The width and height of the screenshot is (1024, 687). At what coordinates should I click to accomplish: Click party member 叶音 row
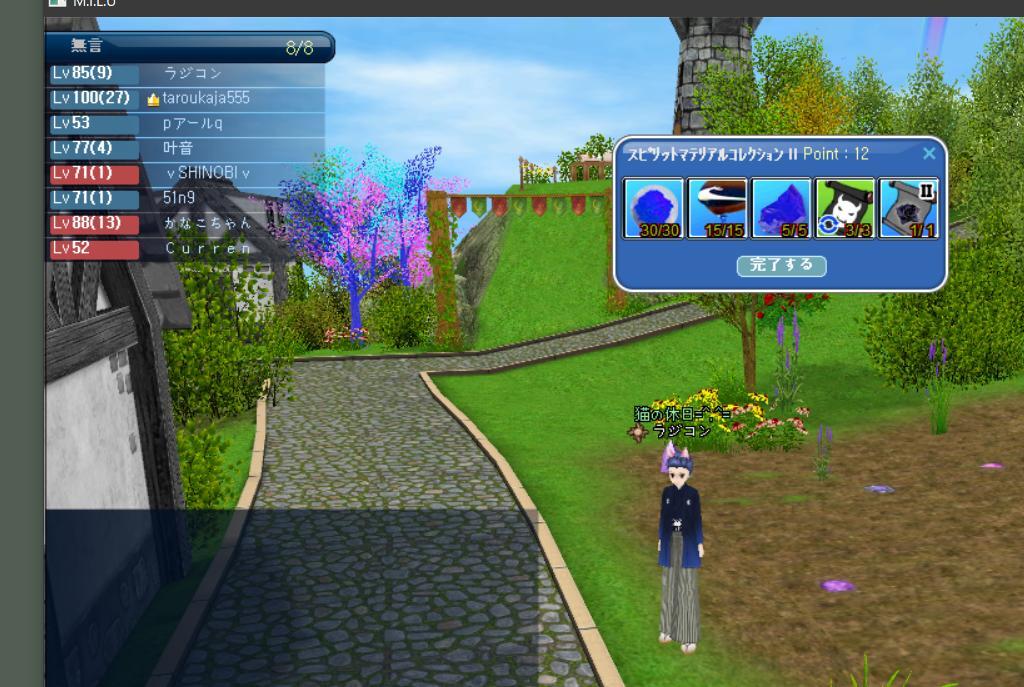[178, 148]
